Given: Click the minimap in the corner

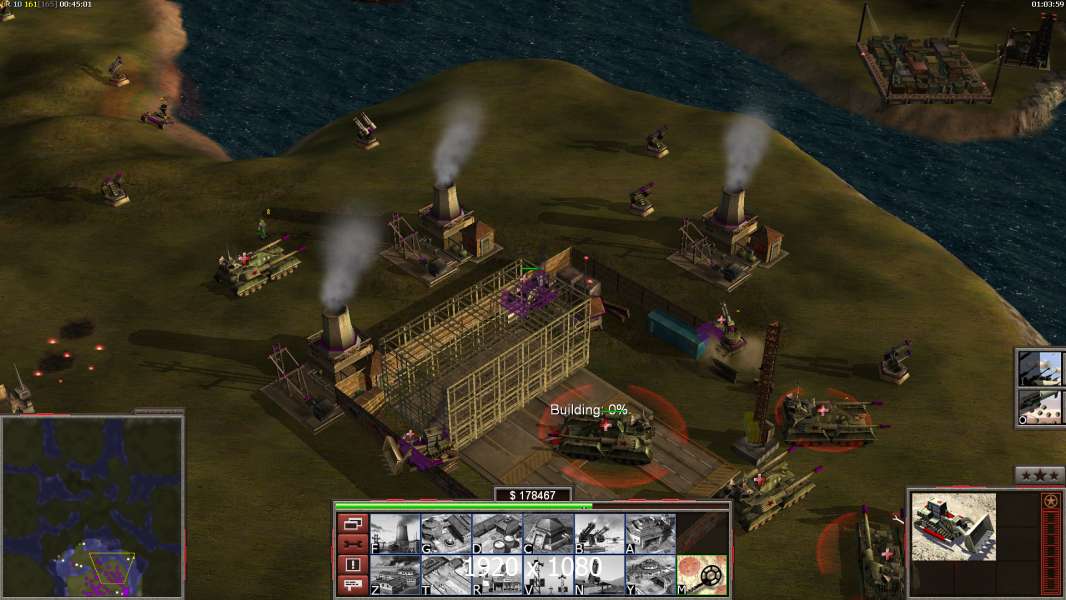Looking at the screenshot, I should click(x=92, y=507).
